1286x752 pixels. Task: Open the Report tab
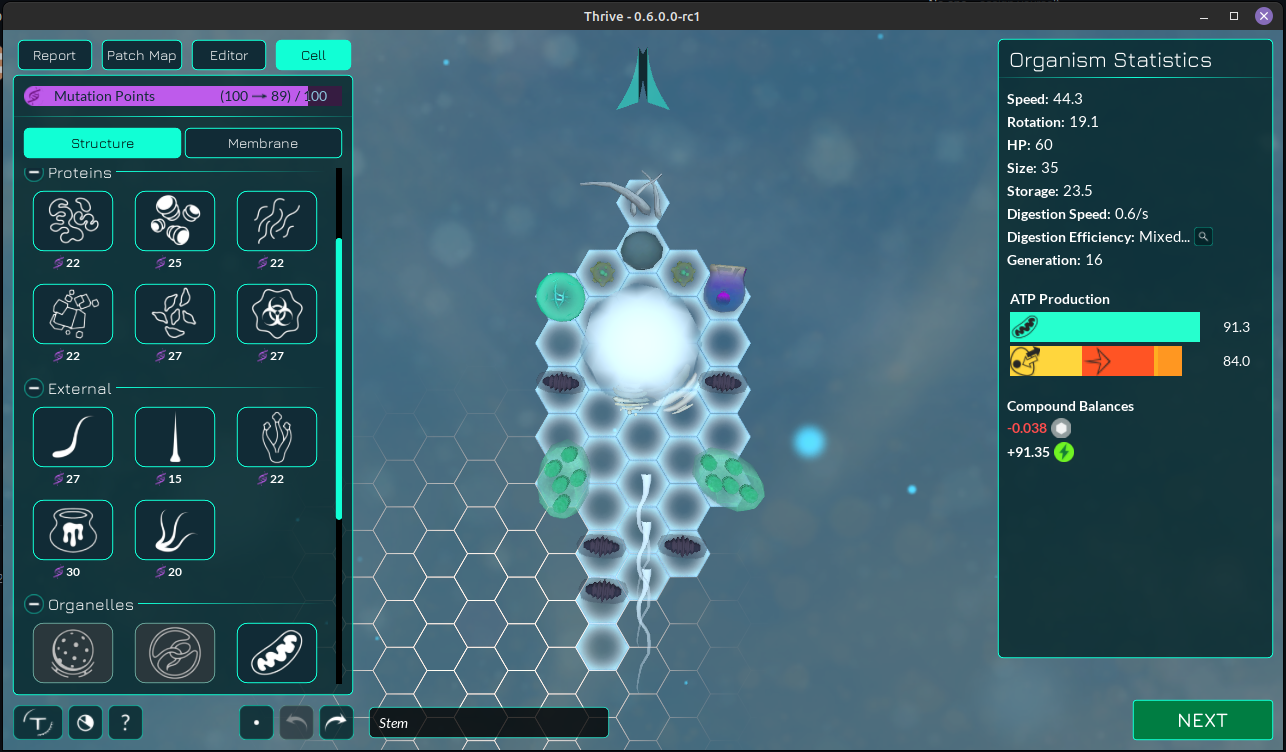pyautogui.click(x=55, y=55)
